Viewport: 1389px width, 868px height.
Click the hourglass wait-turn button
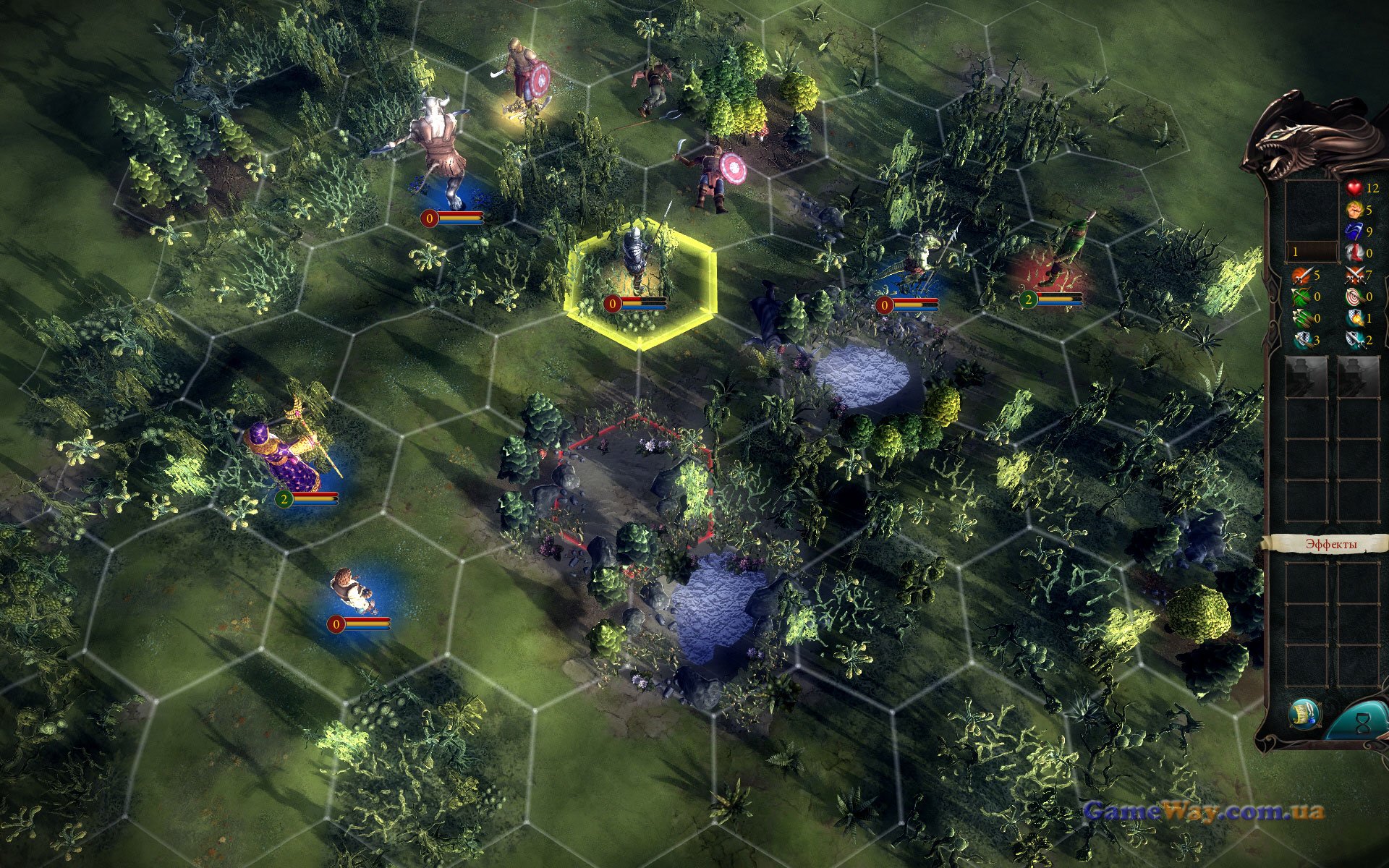tap(1361, 722)
